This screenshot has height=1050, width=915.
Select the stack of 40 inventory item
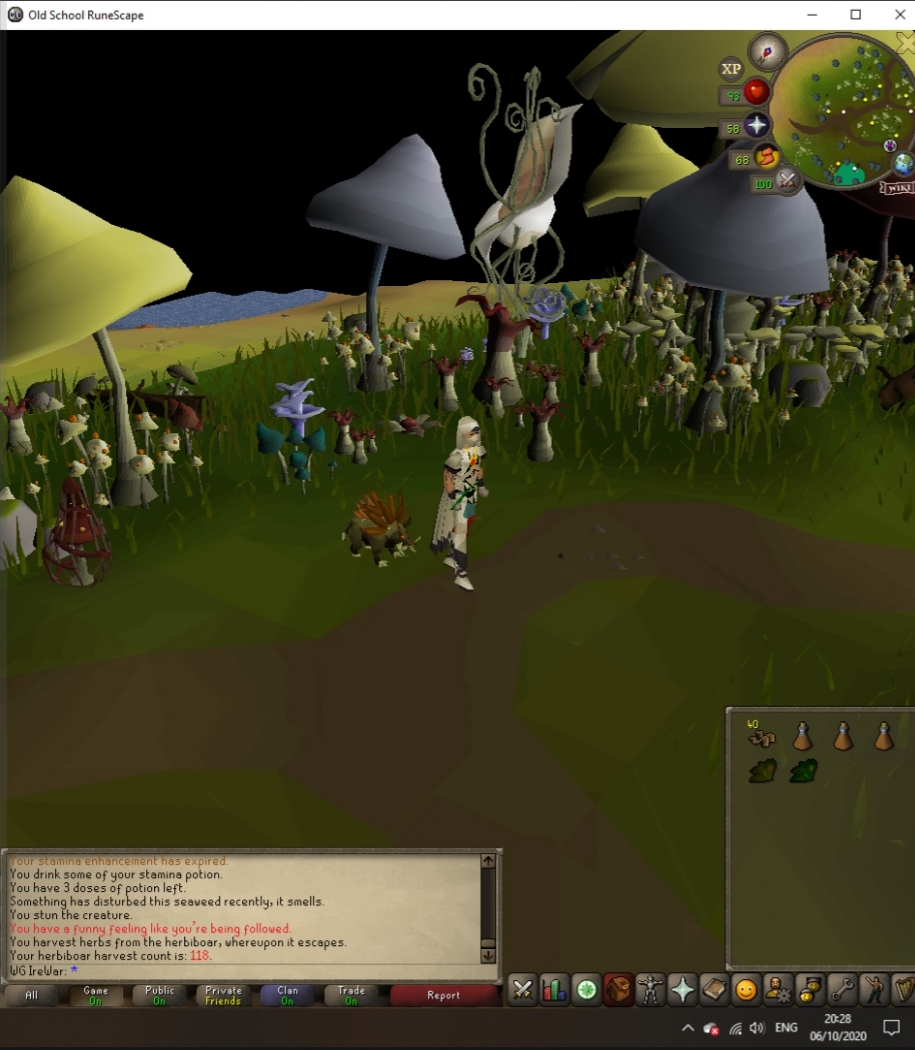point(762,738)
